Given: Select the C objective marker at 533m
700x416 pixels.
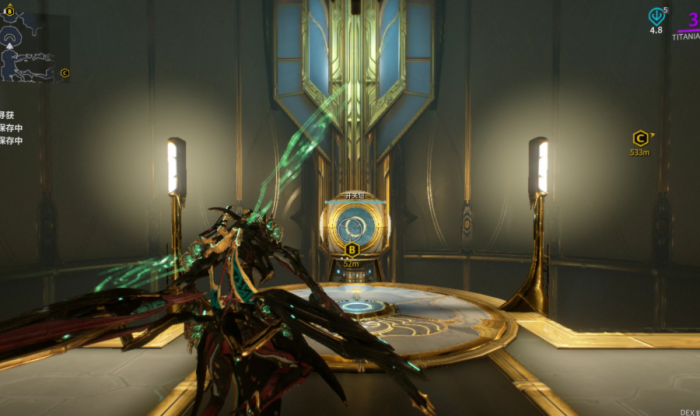Looking at the screenshot, I should click(640, 138).
